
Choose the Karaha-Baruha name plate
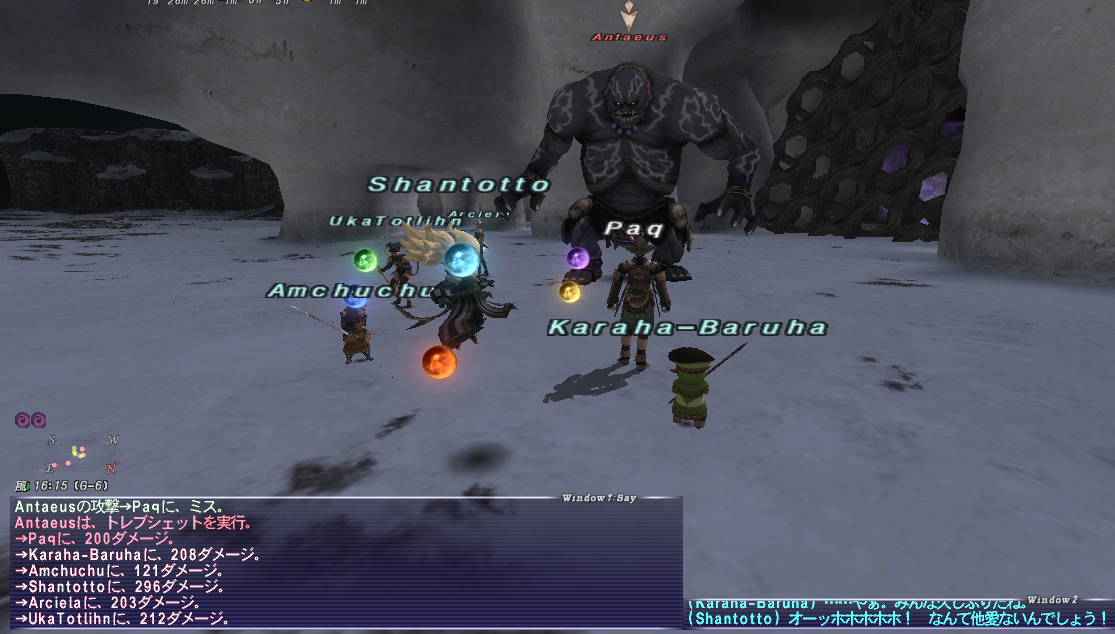[687, 327]
